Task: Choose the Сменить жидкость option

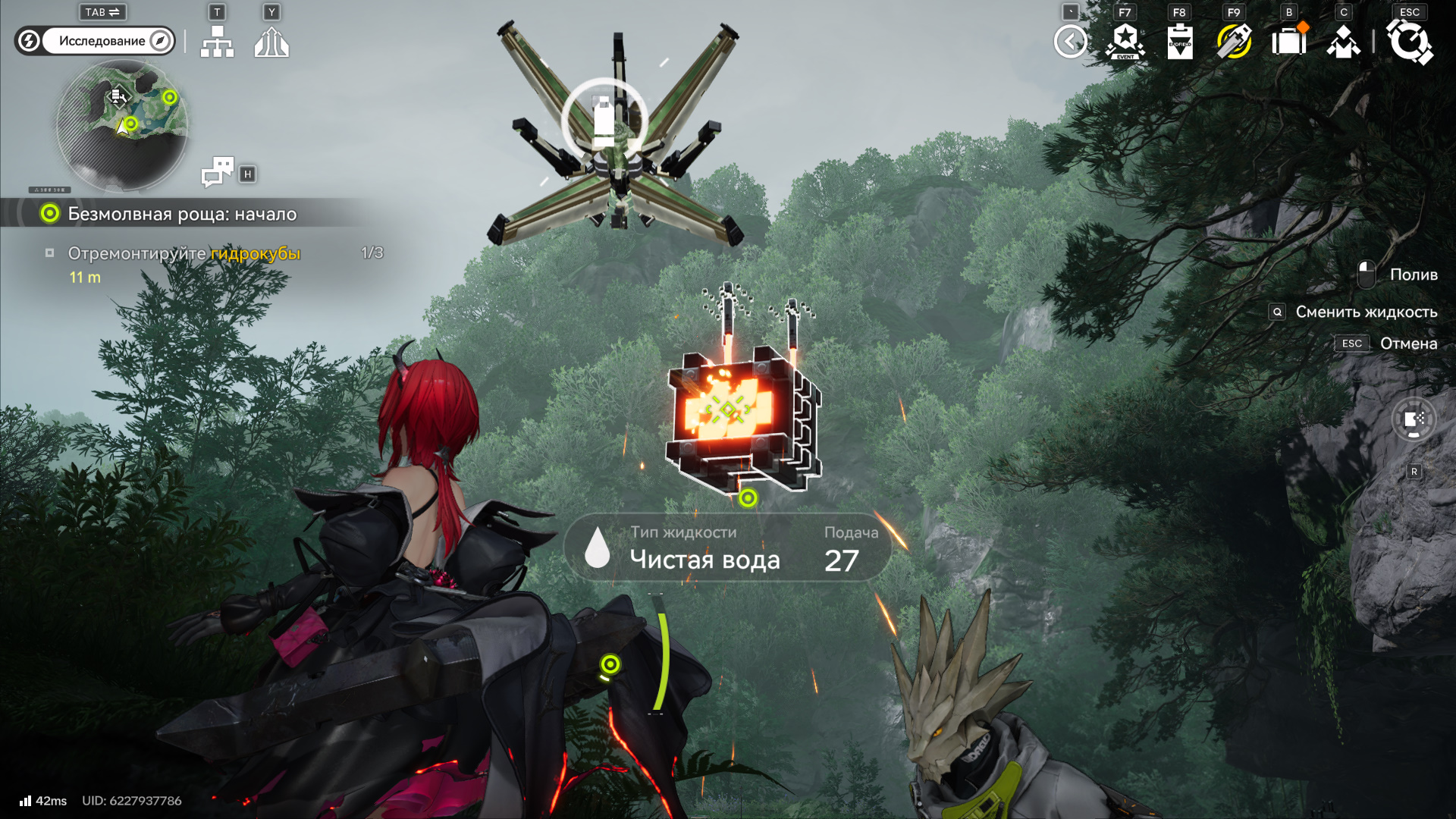Action: [1366, 312]
